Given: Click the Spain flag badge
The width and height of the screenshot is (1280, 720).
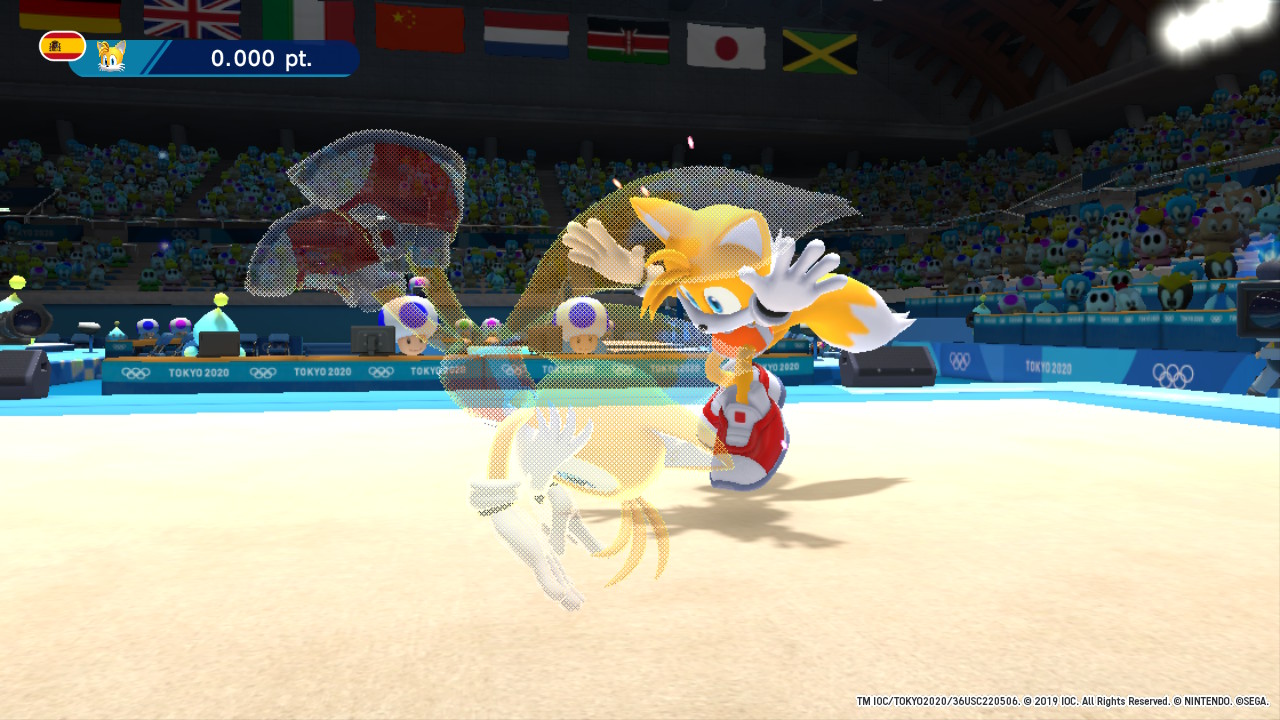Looking at the screenshot, I should [62, 46].
